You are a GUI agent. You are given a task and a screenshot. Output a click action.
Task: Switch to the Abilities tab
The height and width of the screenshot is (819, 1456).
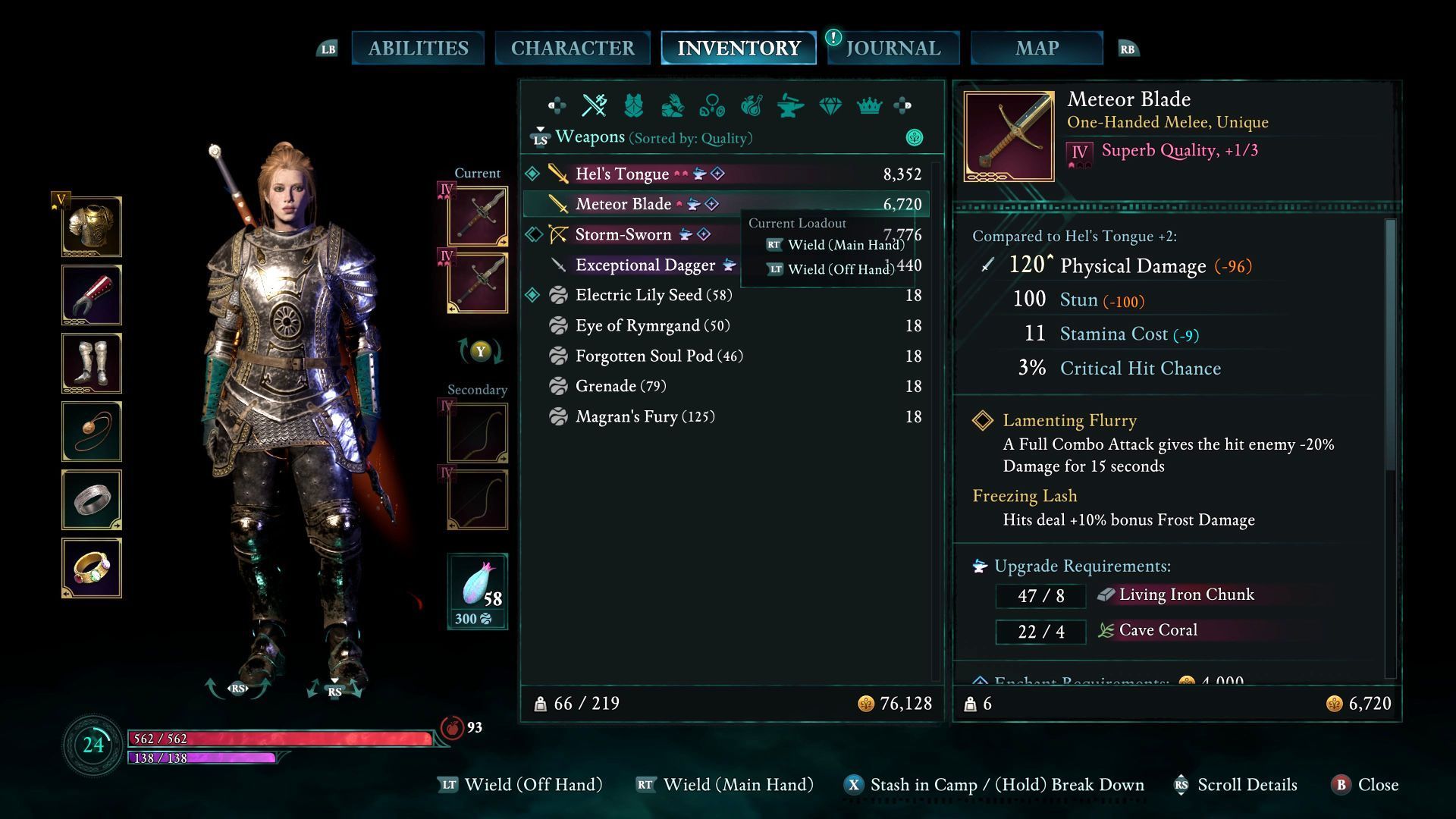tap(418, 49)
